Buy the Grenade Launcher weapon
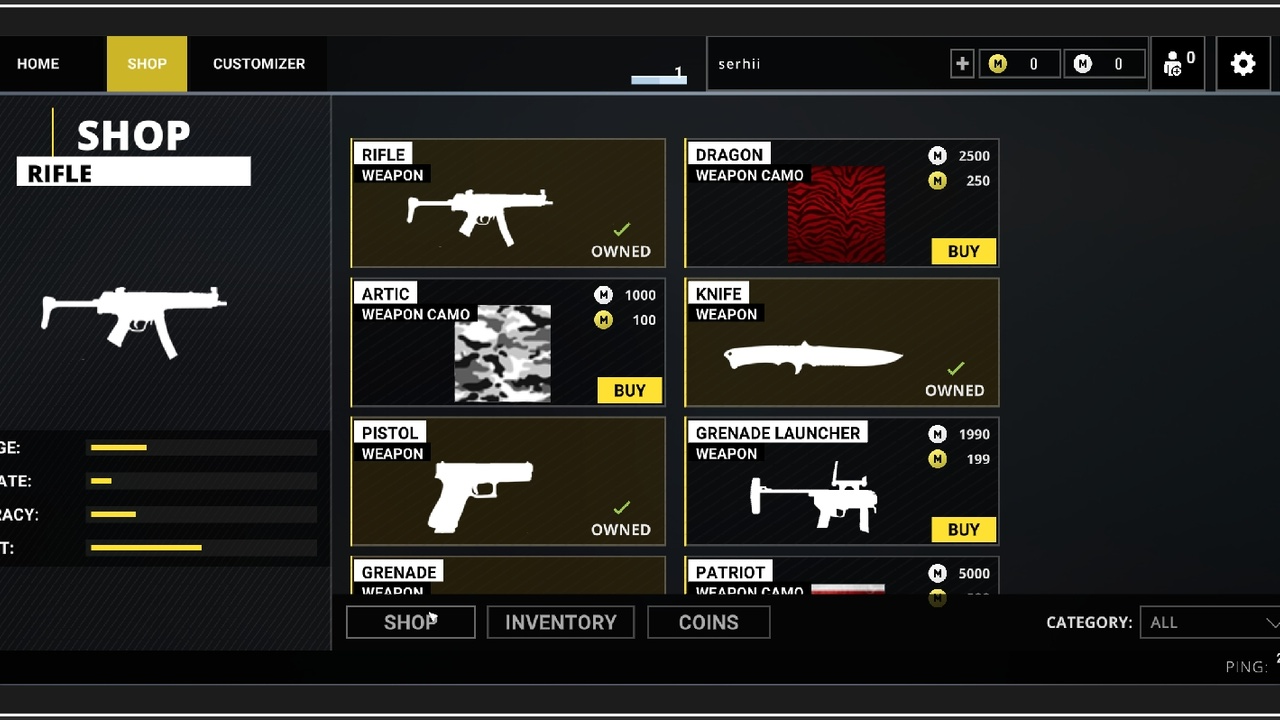 coord(963,529)
